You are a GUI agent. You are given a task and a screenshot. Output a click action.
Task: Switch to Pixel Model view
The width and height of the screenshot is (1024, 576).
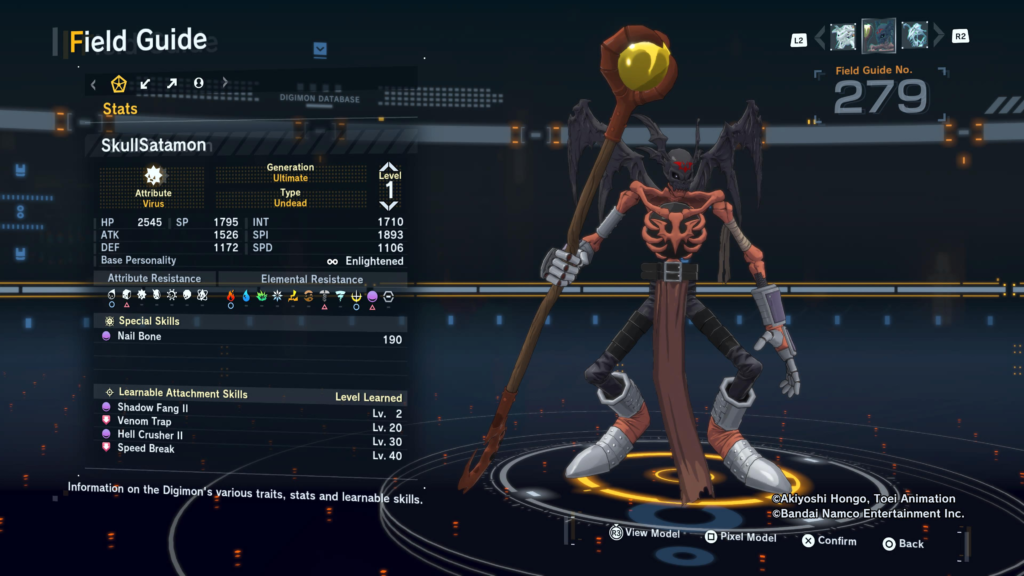[x=740, y=537]
